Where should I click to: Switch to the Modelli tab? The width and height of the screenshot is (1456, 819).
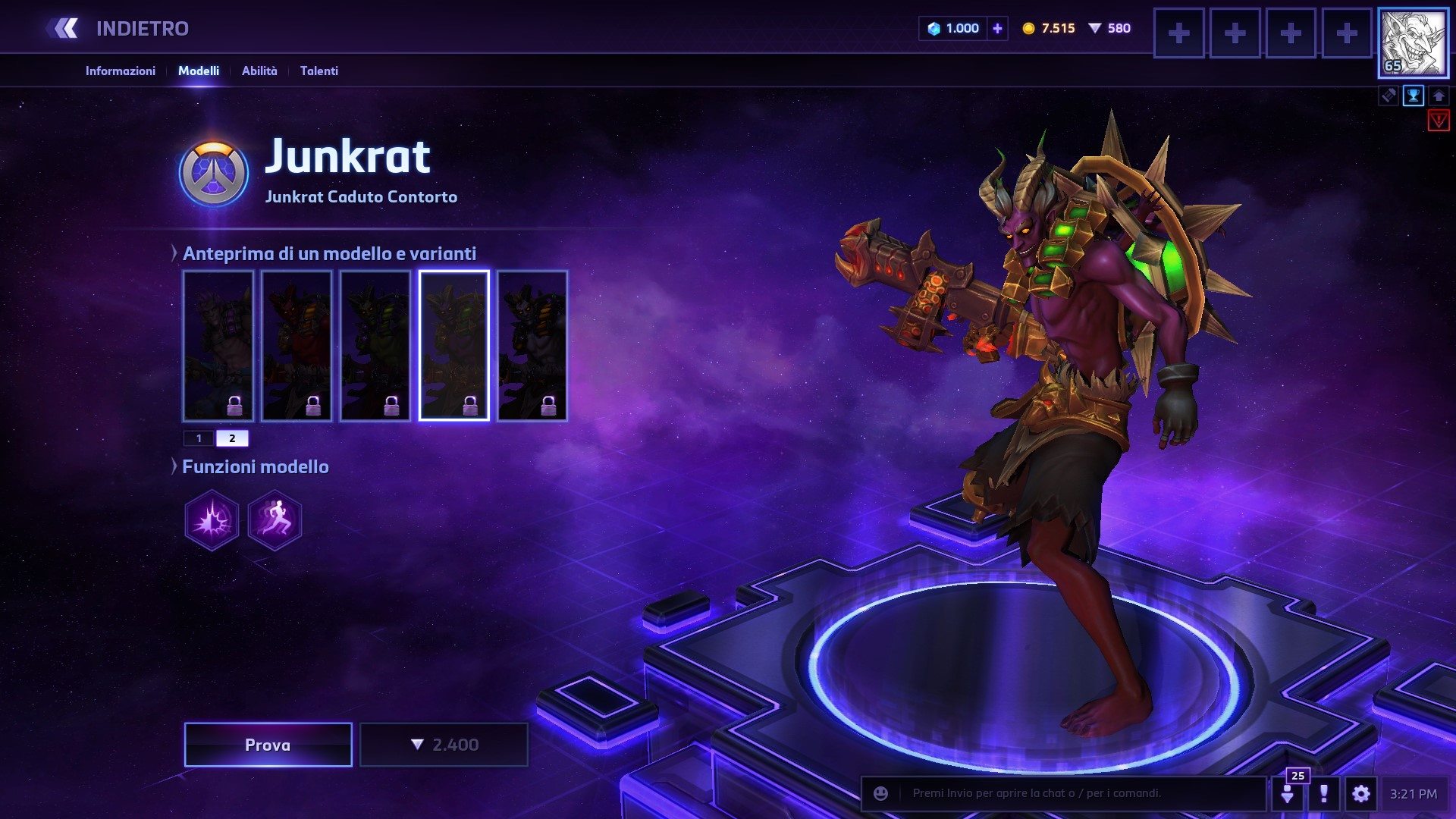pyautogui.click(x=199, y=71)
